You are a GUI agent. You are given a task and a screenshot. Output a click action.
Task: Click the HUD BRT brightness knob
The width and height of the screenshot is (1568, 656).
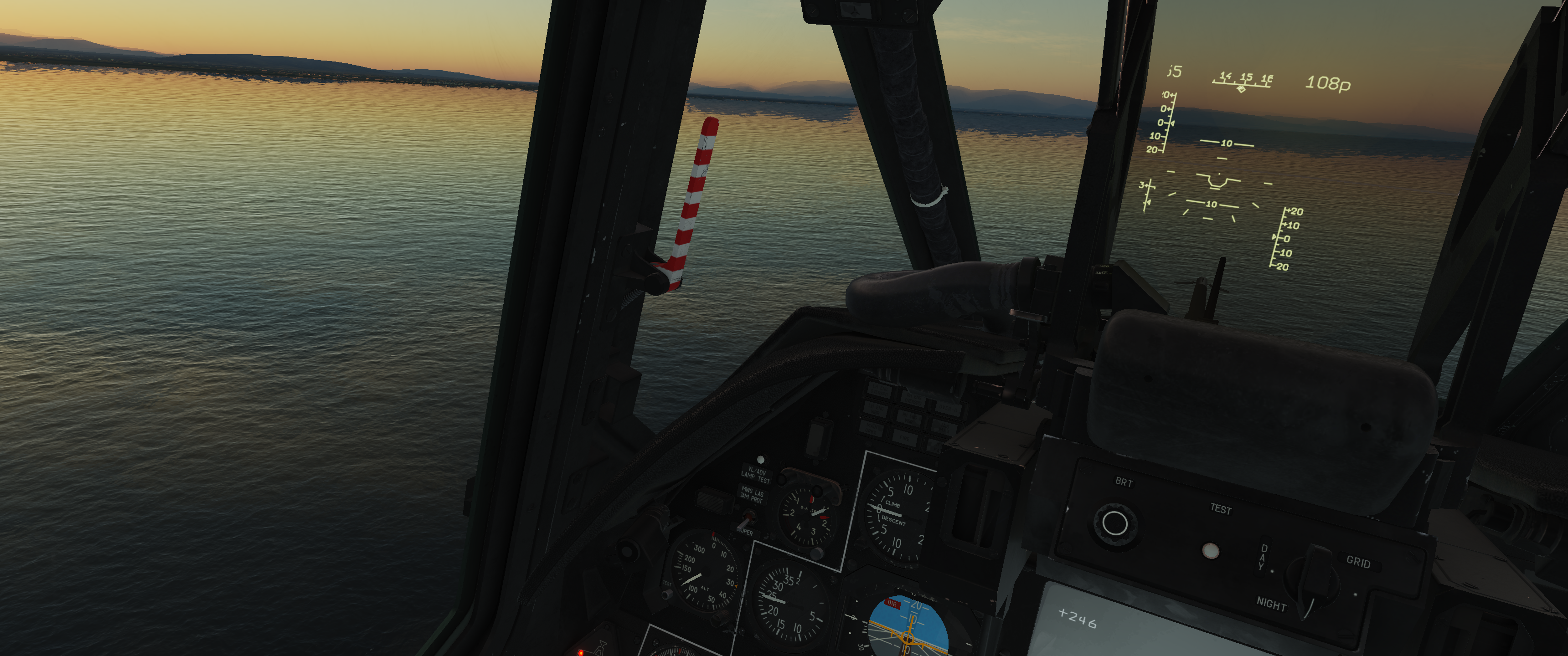tap(1114, 523)
